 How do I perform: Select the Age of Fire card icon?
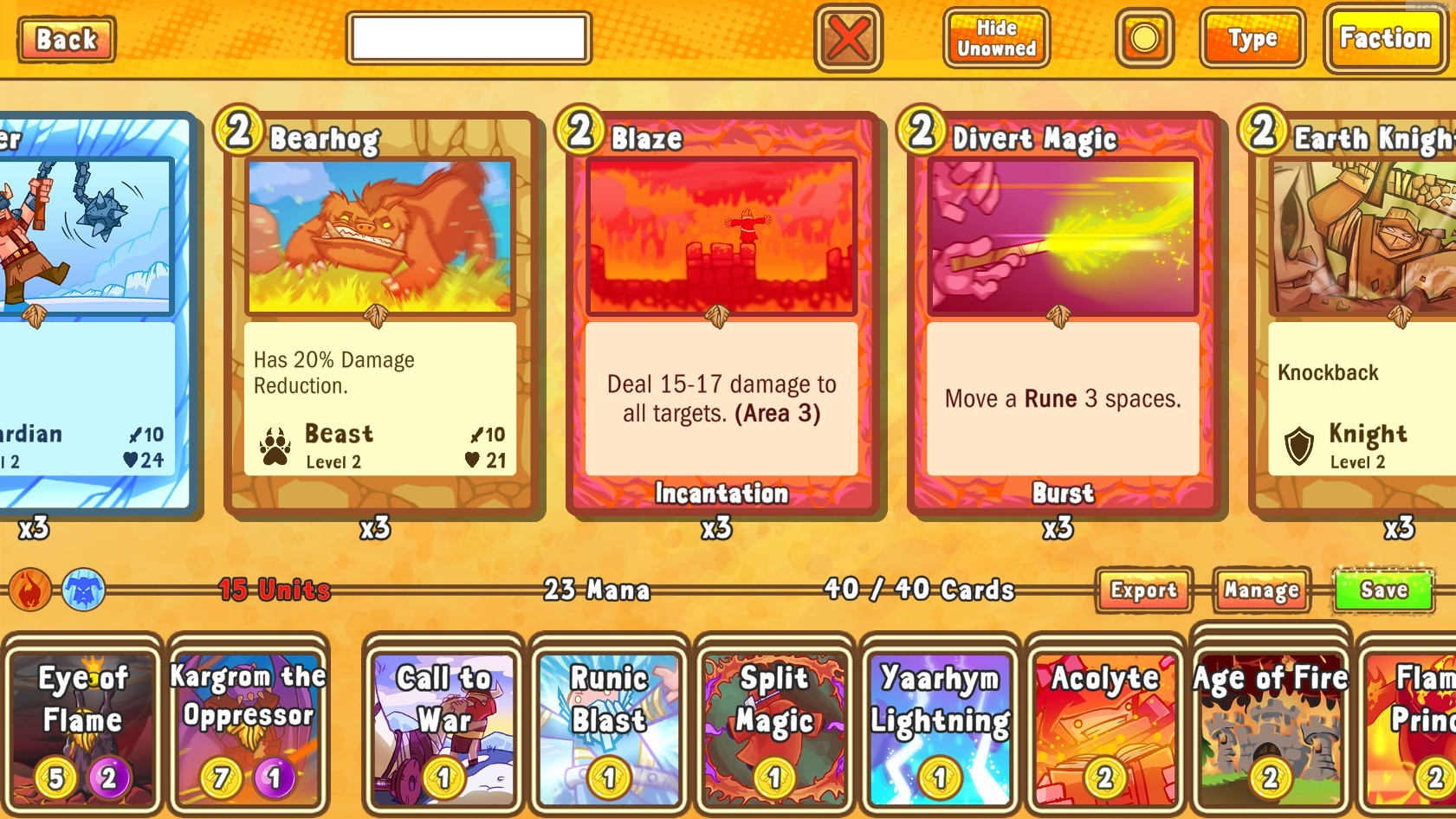coord(1268,725)
